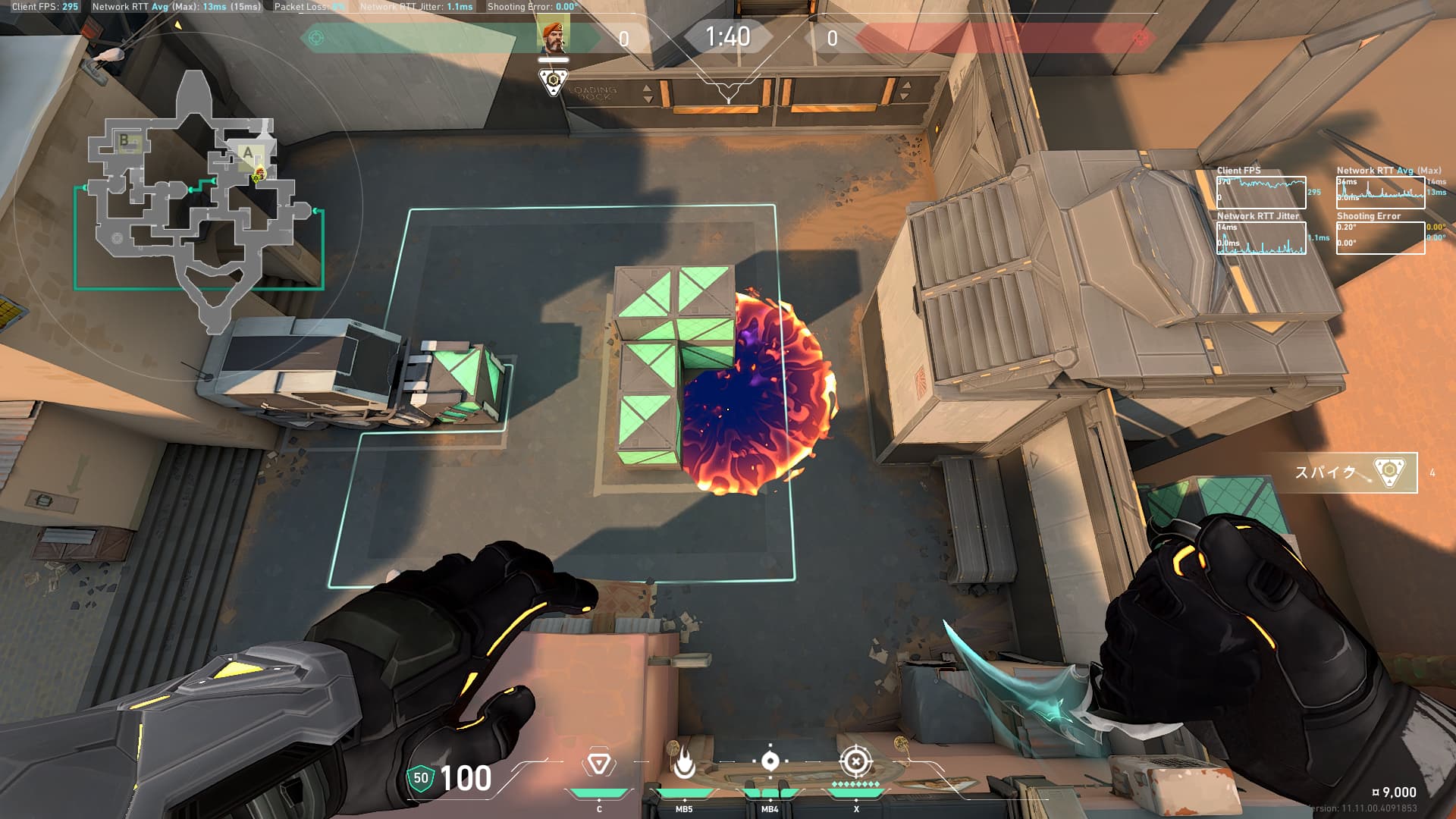
Task: Select the Incendiary flame ability icon
Action: pyautogui.click(x=684, y=765)
